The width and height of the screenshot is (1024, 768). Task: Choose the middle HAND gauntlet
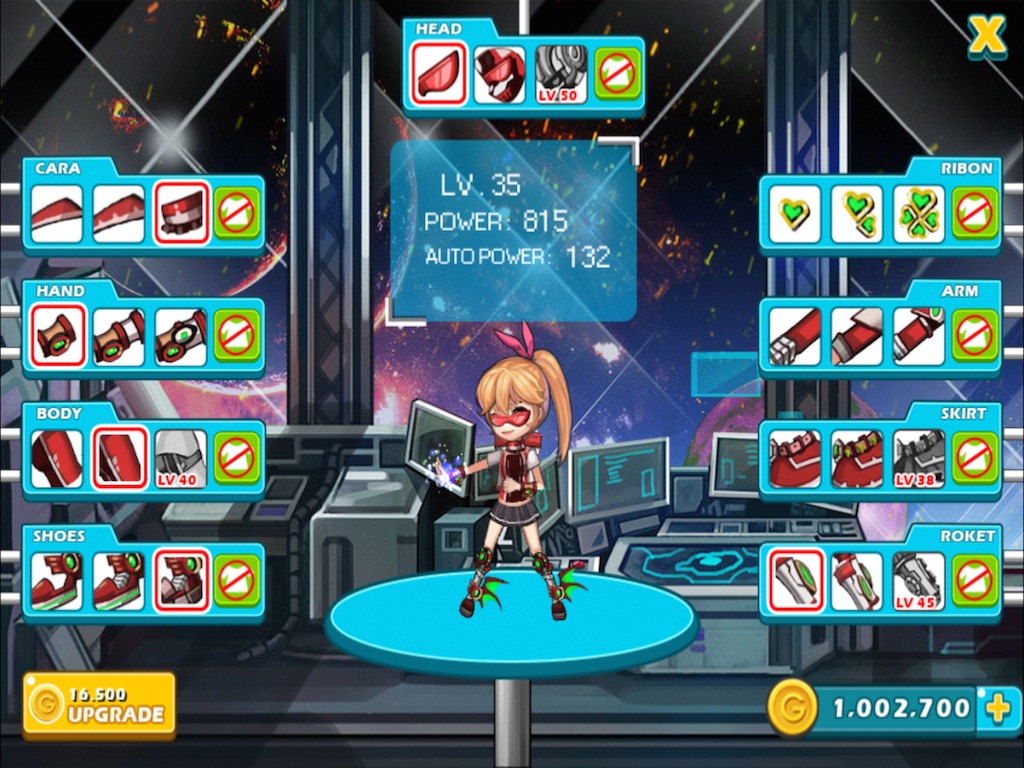pyautogui.click(x=119, y=336)
